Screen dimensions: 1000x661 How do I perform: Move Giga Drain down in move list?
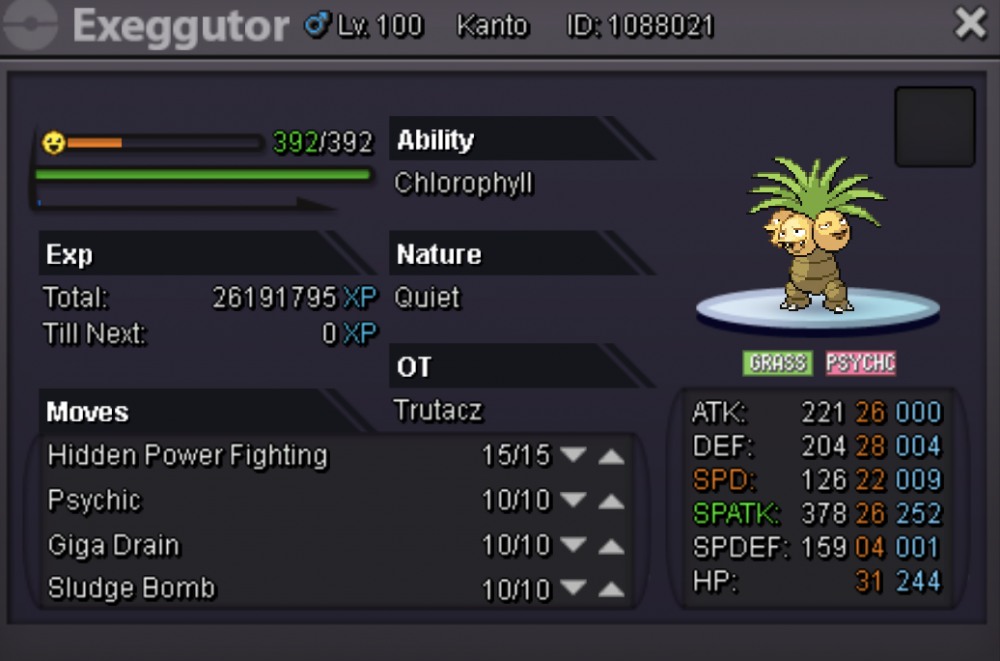coord(573,546)
